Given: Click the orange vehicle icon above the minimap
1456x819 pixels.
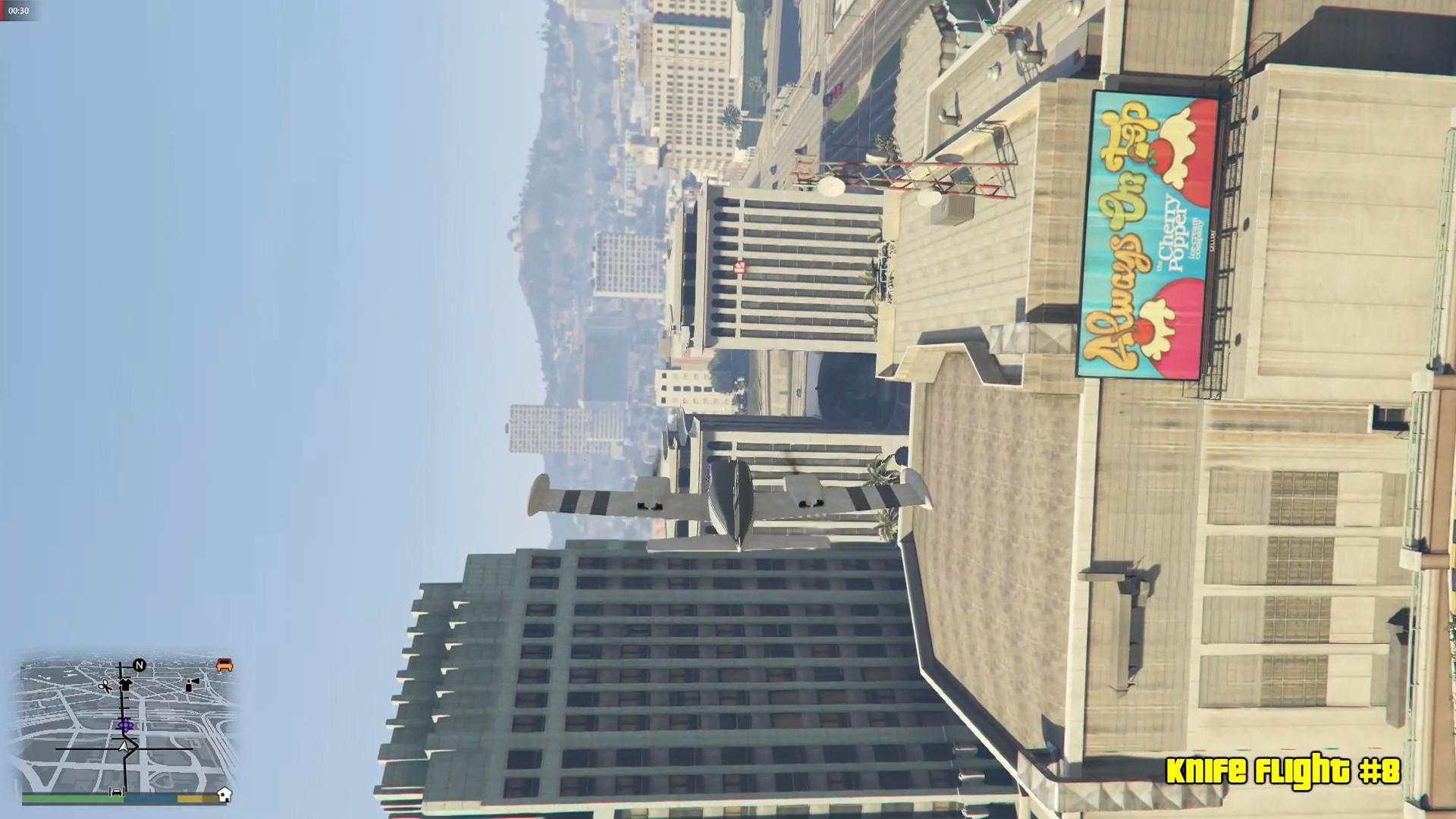Looking at the screenshot, I should (x=224, y=665).
